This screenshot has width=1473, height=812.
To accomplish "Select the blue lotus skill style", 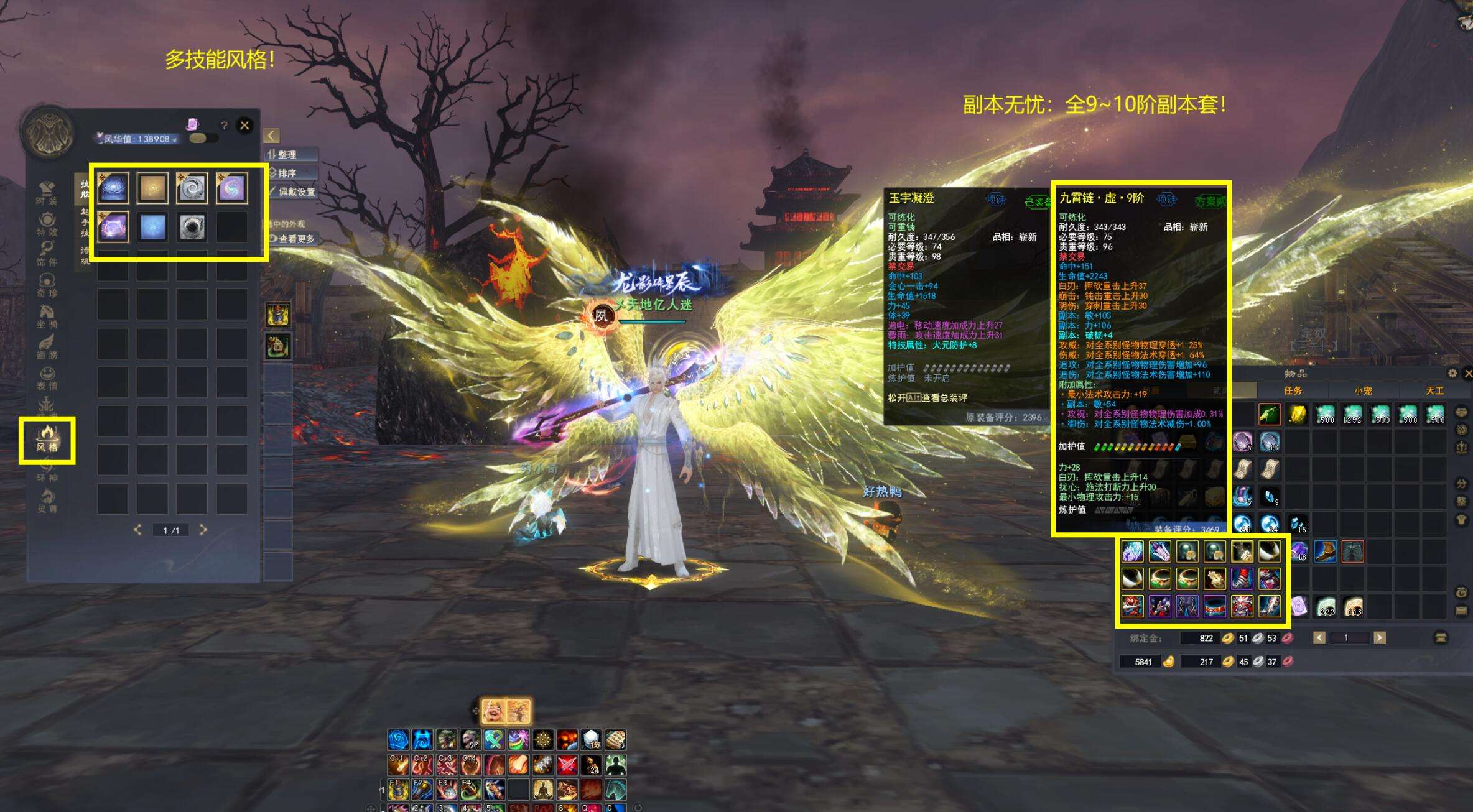I will [113, 188].
